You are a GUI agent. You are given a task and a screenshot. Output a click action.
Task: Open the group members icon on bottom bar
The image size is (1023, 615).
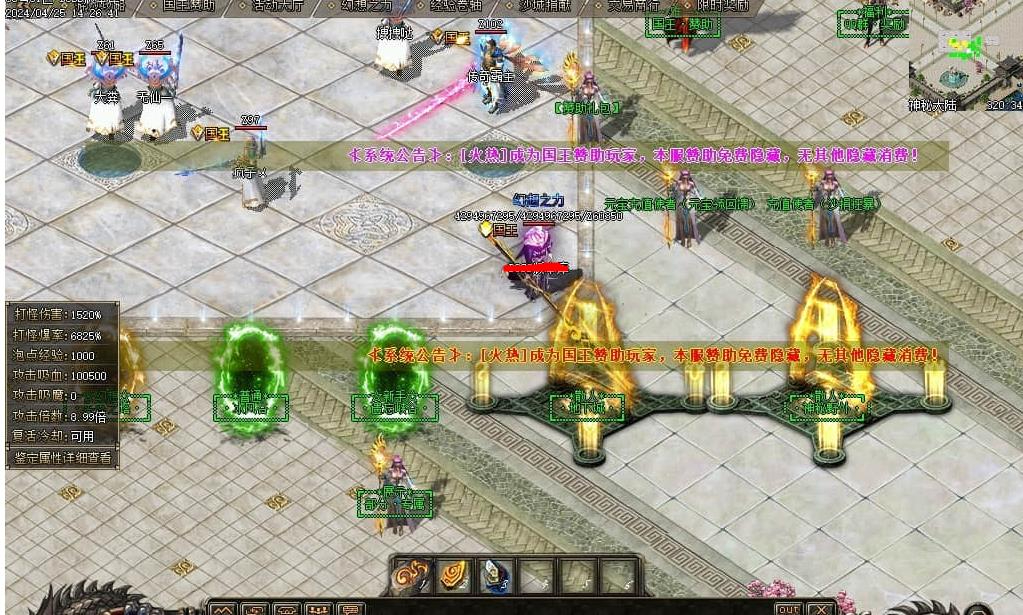click(318, 609)
